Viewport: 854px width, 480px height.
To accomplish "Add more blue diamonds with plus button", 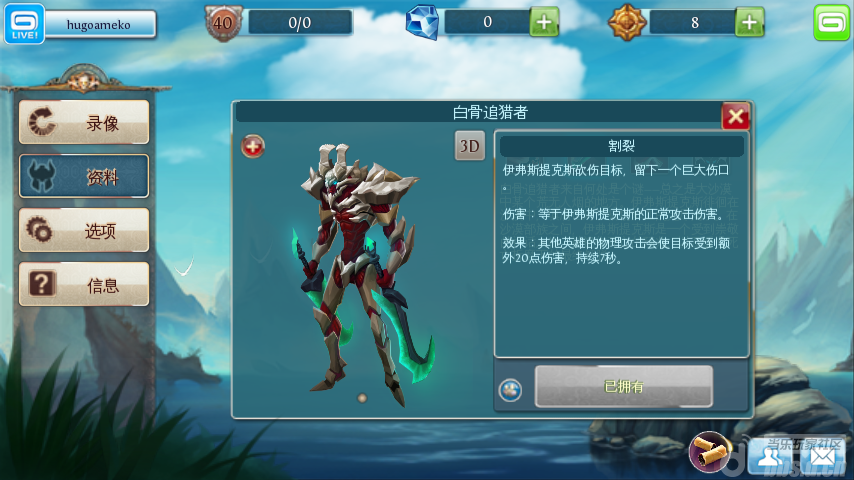I will point(544,21).
